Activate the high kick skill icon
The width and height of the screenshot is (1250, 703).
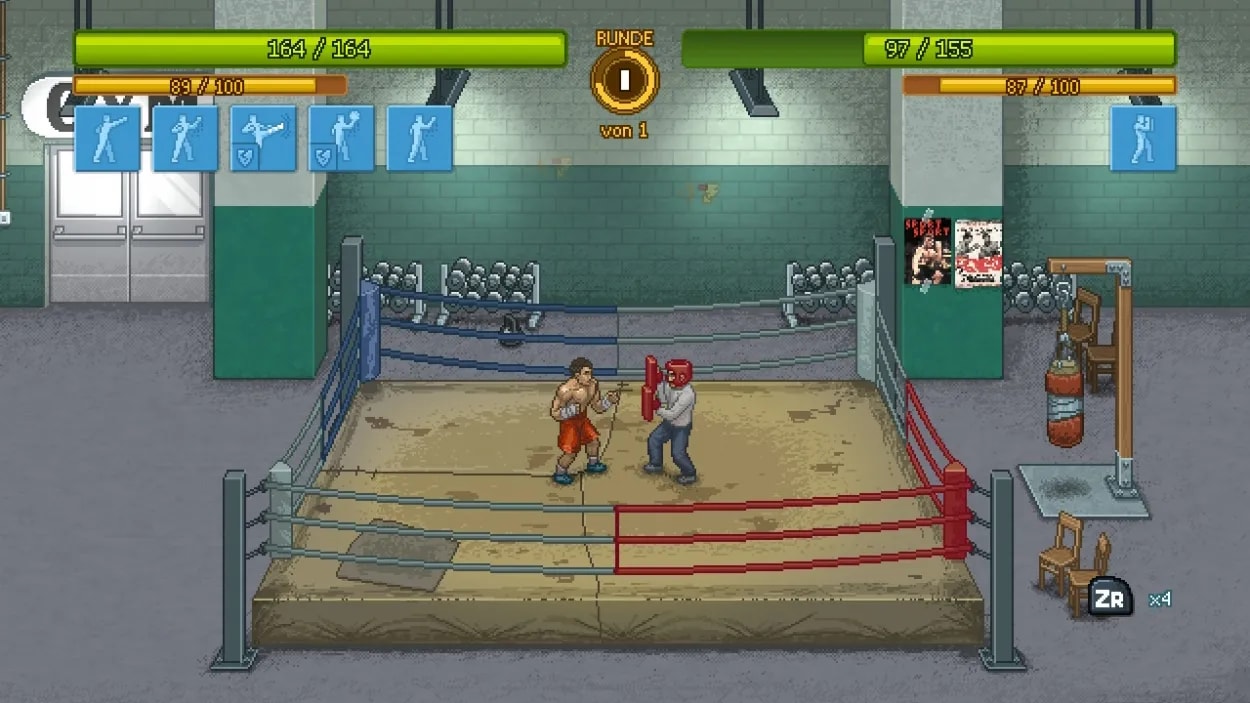(x=263, y=138)
